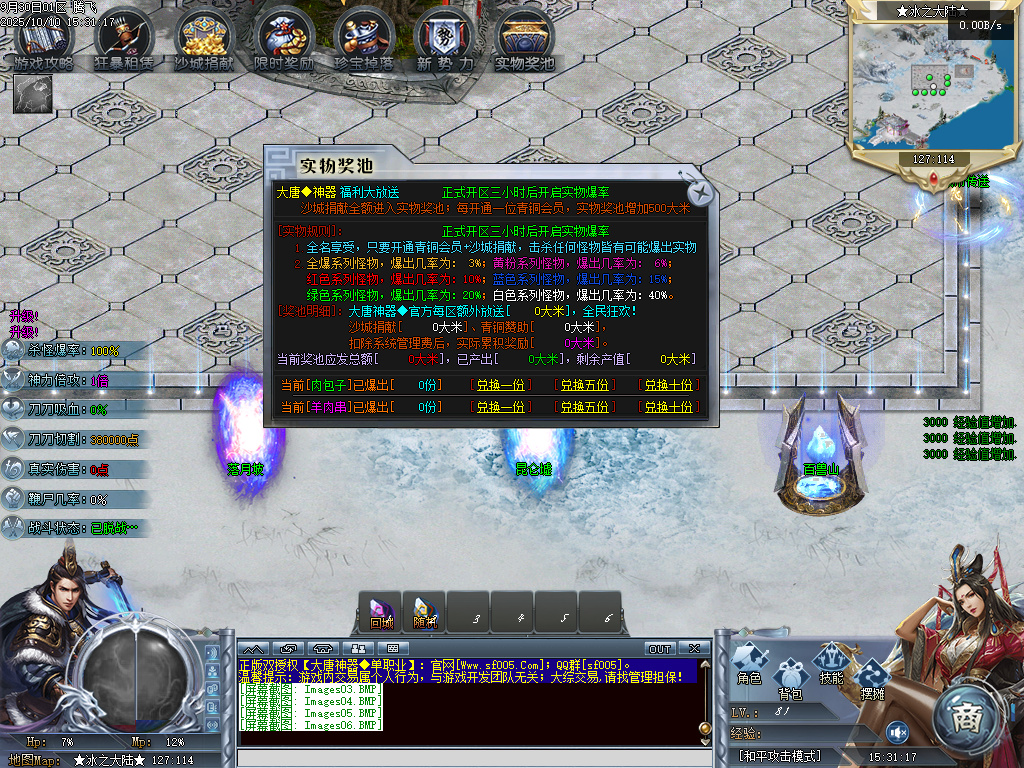
Task: Open the 限时奖励 timed rewards
Action: pos(284,41)
